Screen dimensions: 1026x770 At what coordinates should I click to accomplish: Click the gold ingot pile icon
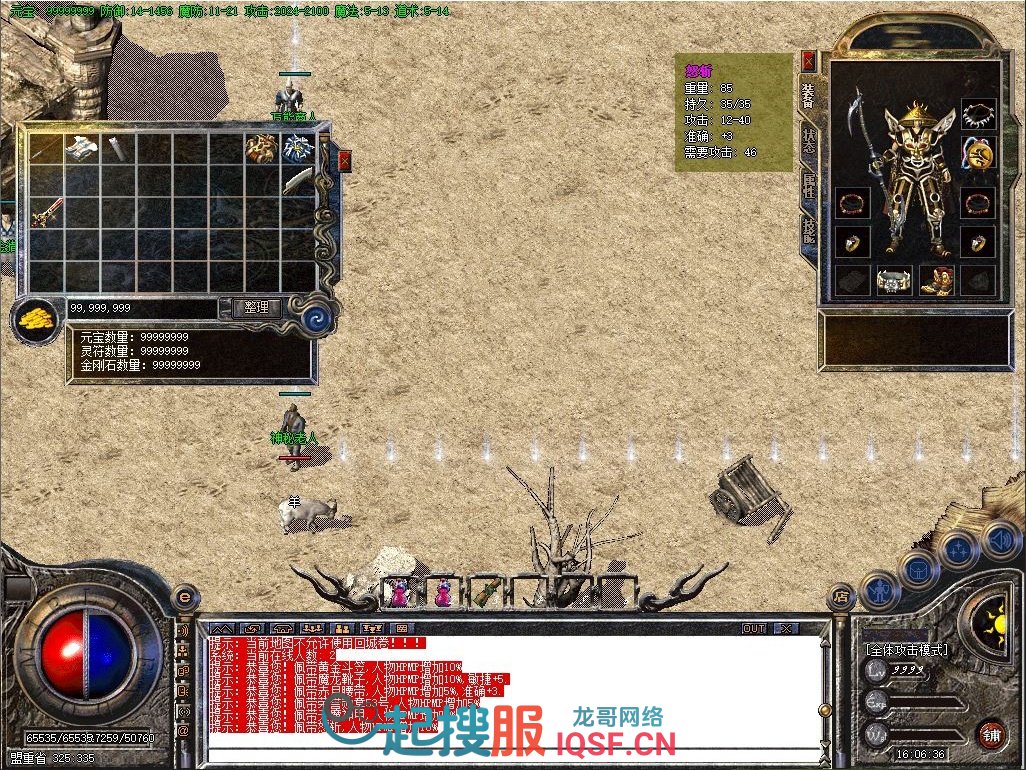click(x=35, y=320)
